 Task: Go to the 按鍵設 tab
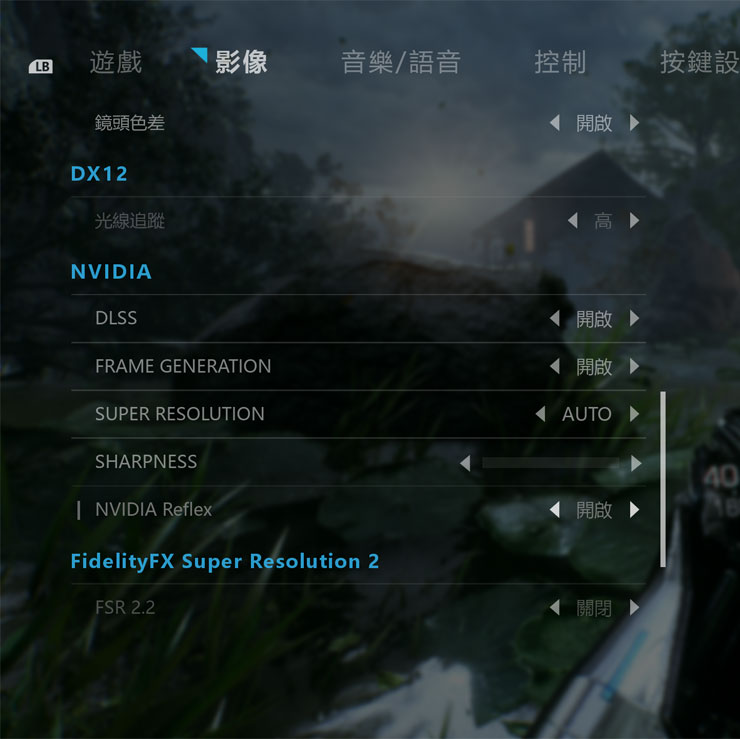tap(699, 62)
